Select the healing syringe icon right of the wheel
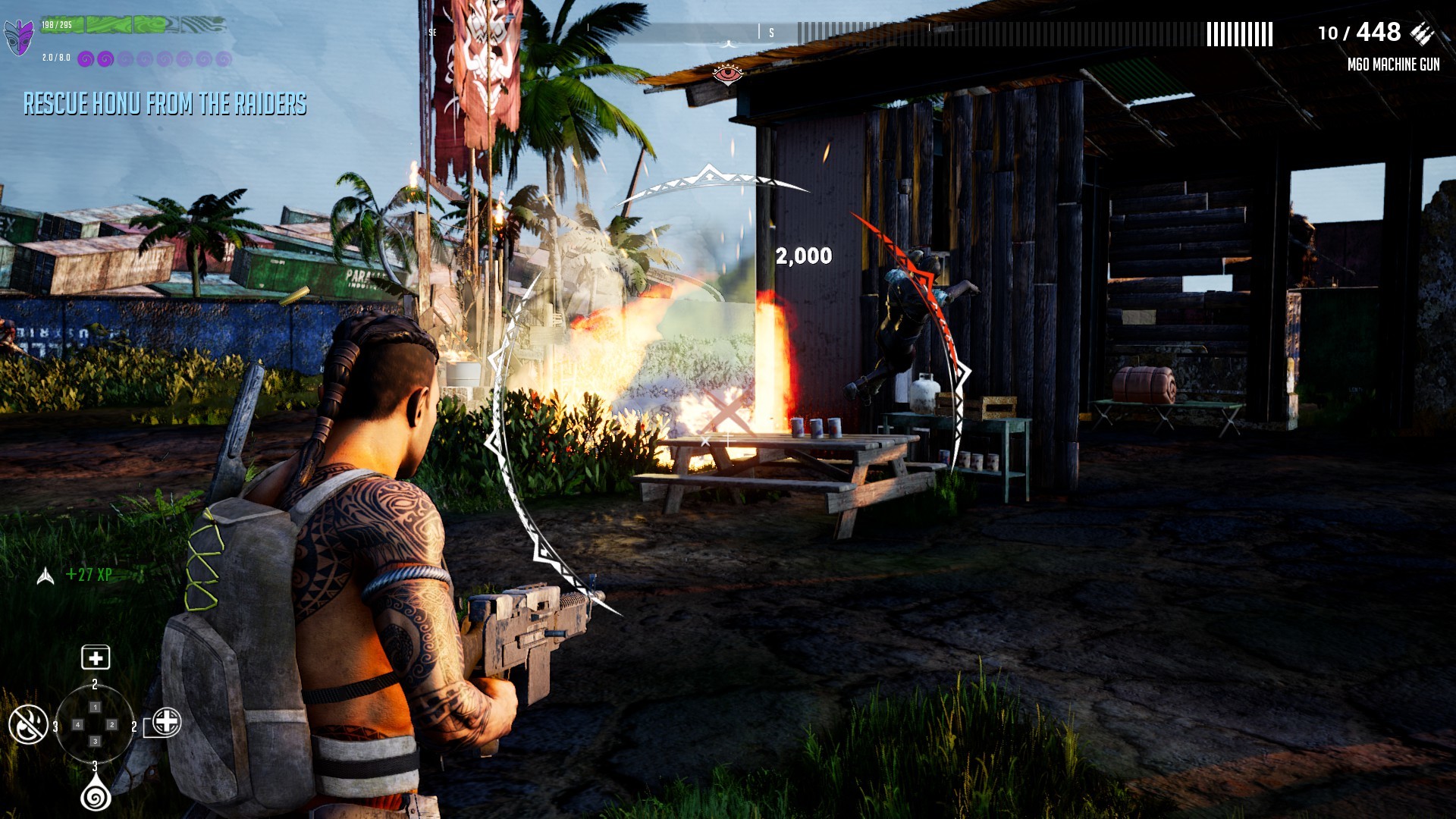 166,723
